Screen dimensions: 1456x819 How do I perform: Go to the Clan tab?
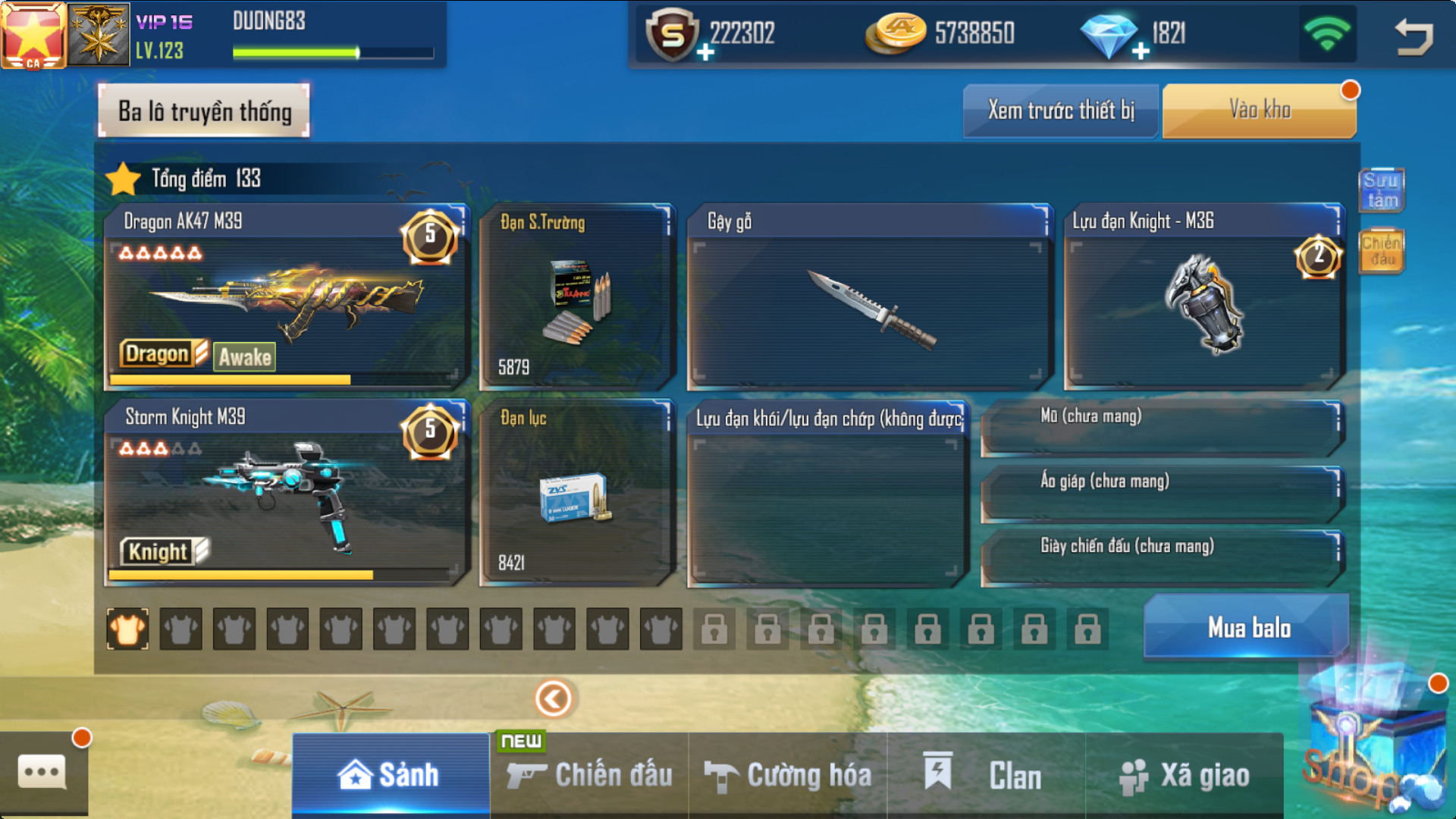click(x=986, y=775)
